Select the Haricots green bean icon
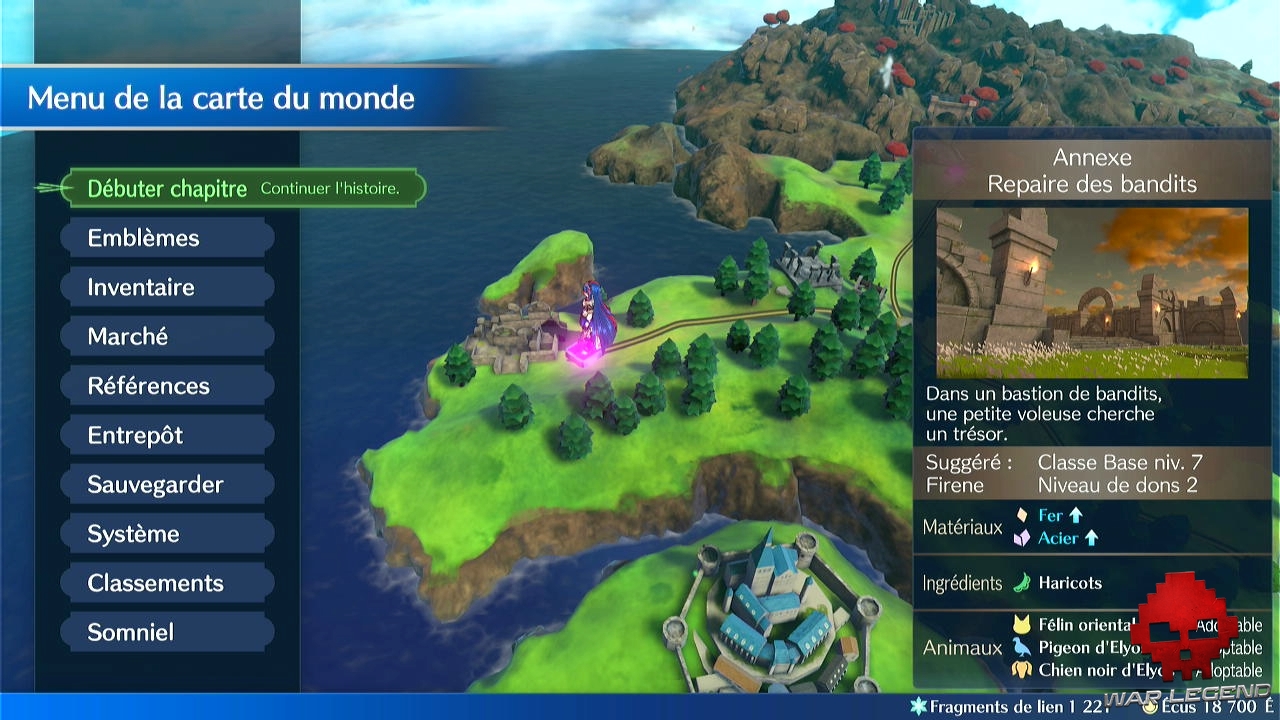Screen dimensions: 1280x720 tap(1020, 583)
